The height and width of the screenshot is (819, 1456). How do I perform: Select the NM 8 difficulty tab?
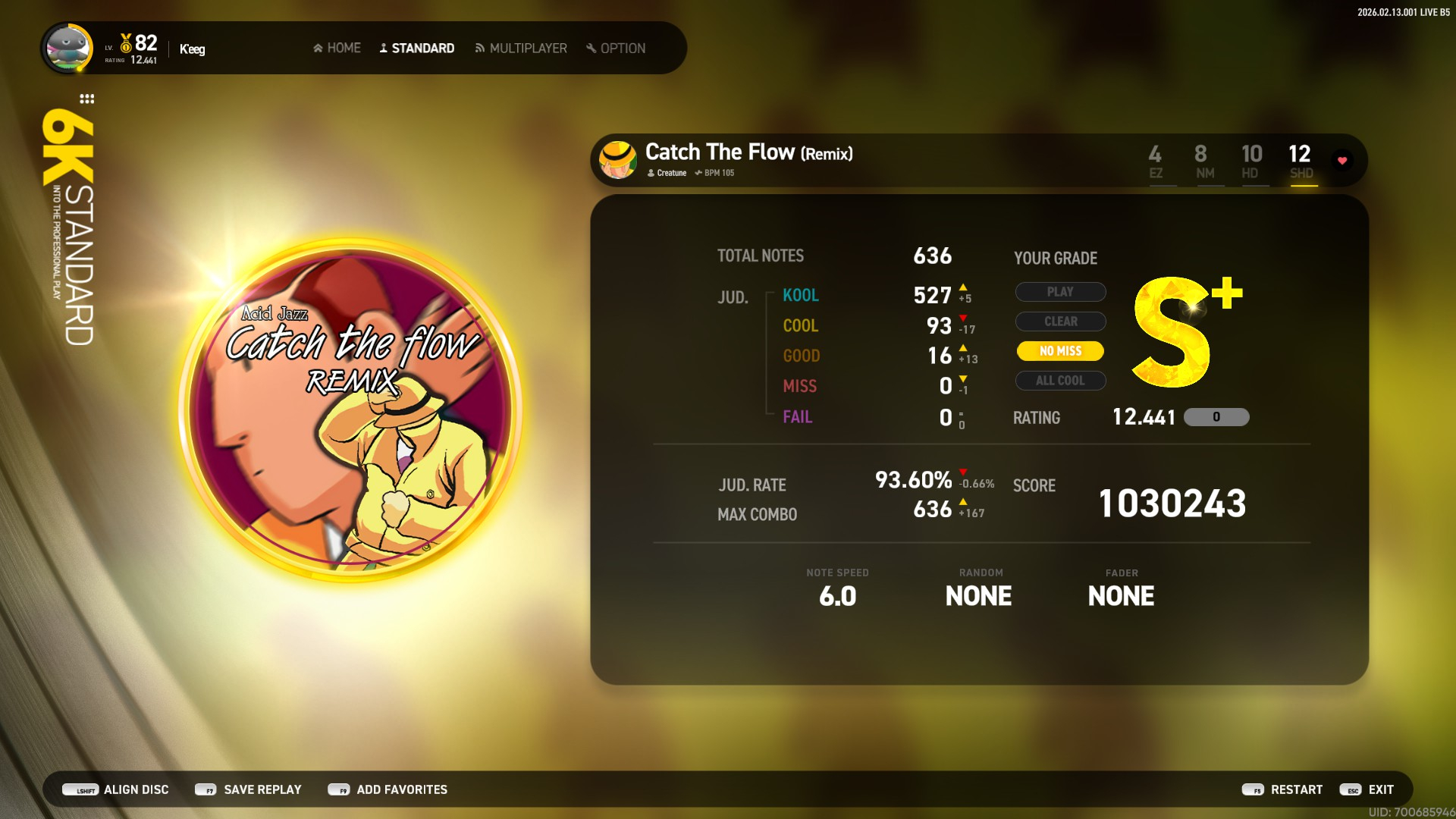pyautogui.click(x=1203, y=162)
